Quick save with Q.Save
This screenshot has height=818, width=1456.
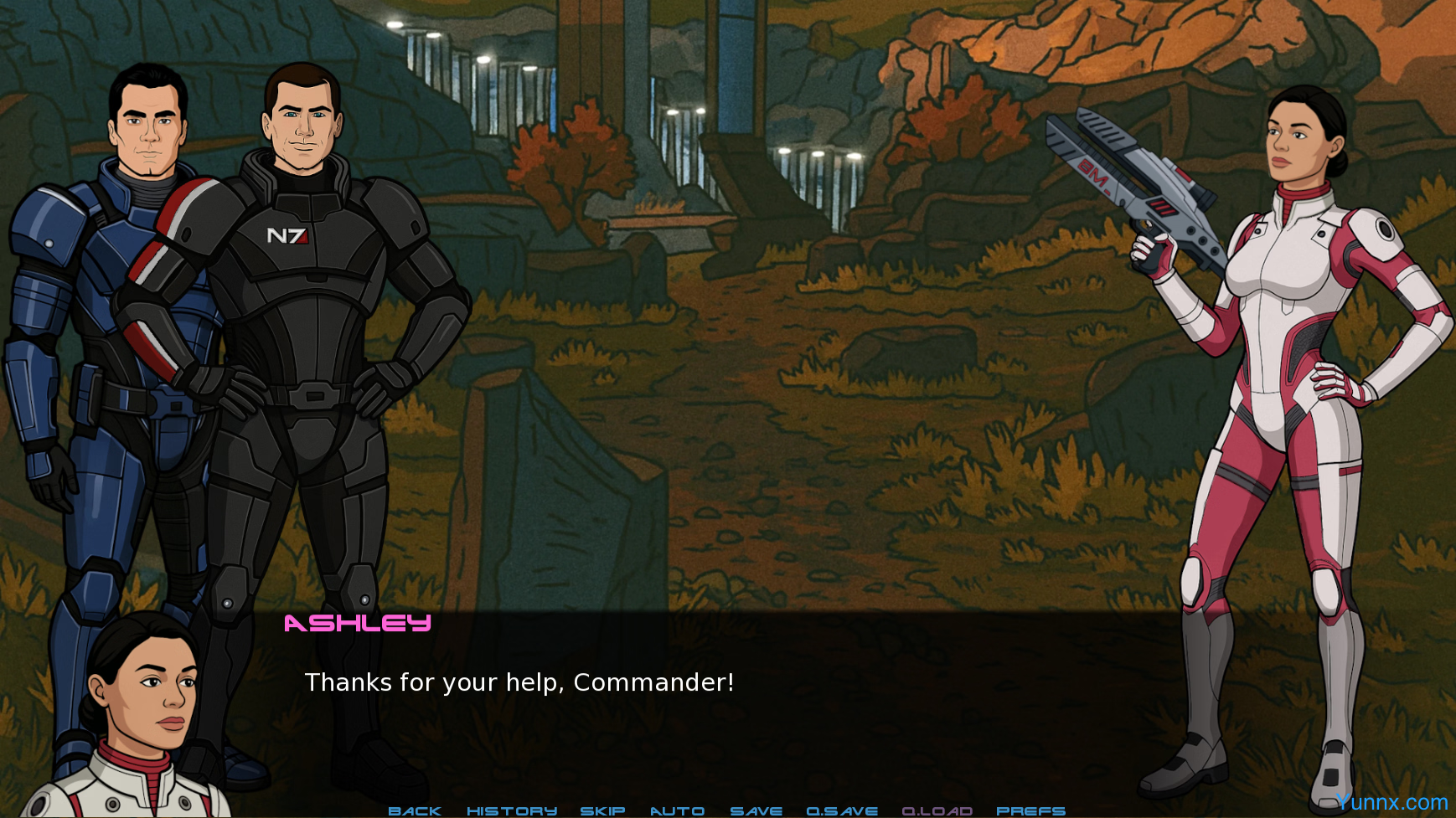point(842,810)
